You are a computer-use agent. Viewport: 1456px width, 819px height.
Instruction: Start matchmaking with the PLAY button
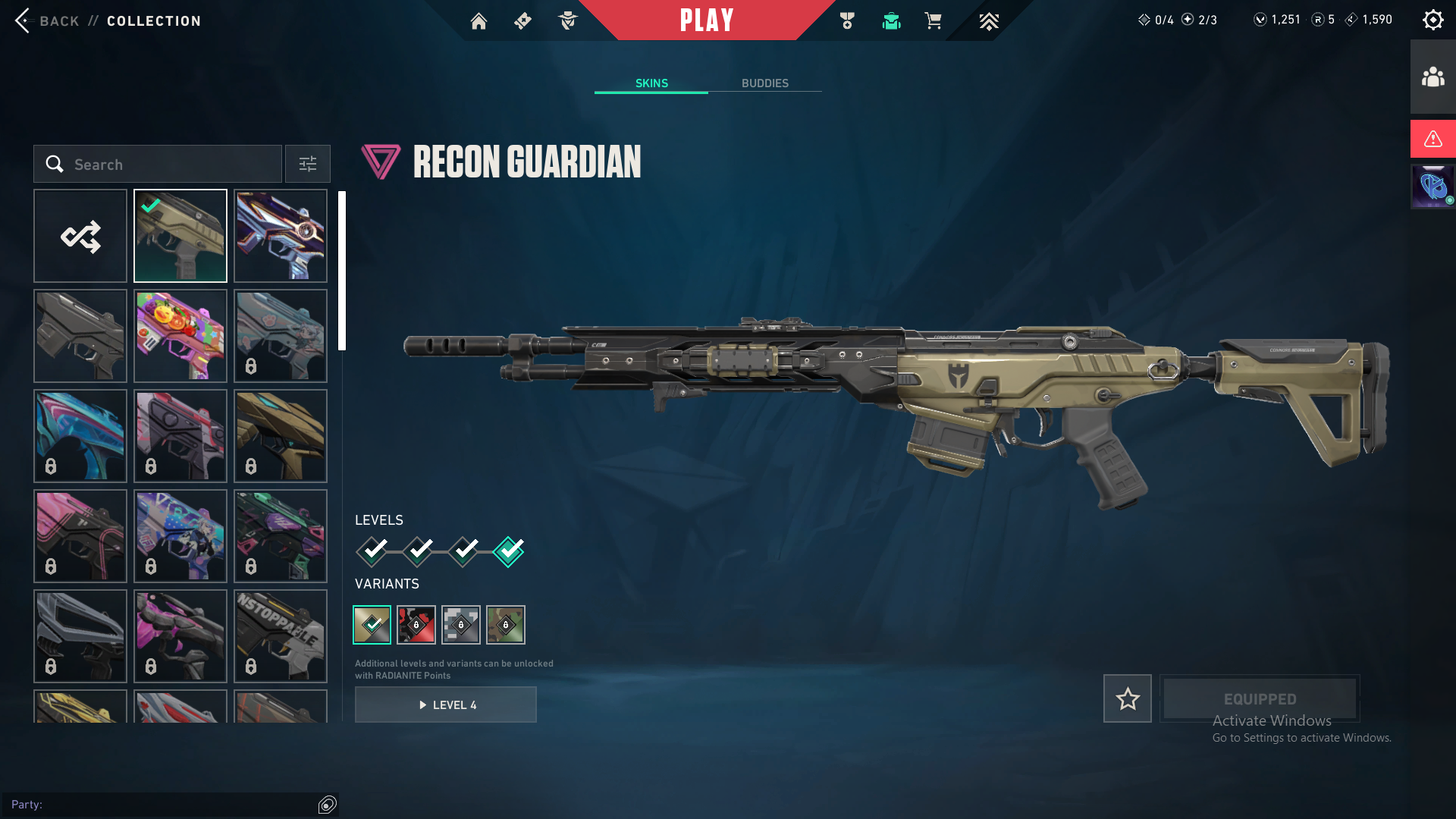pyautogui.click(x=707, y=20)
